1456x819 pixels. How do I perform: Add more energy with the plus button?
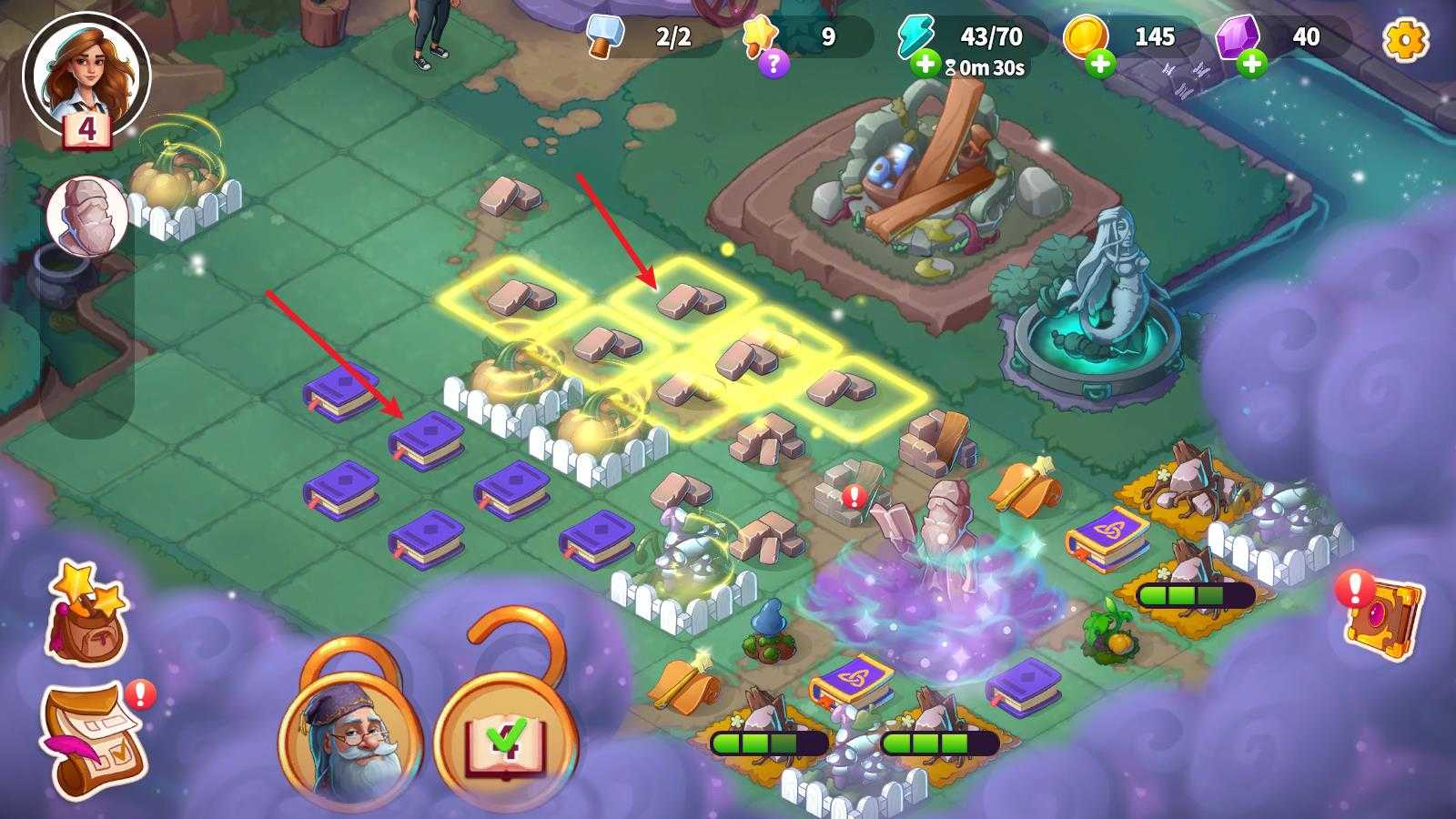point(925,64)
